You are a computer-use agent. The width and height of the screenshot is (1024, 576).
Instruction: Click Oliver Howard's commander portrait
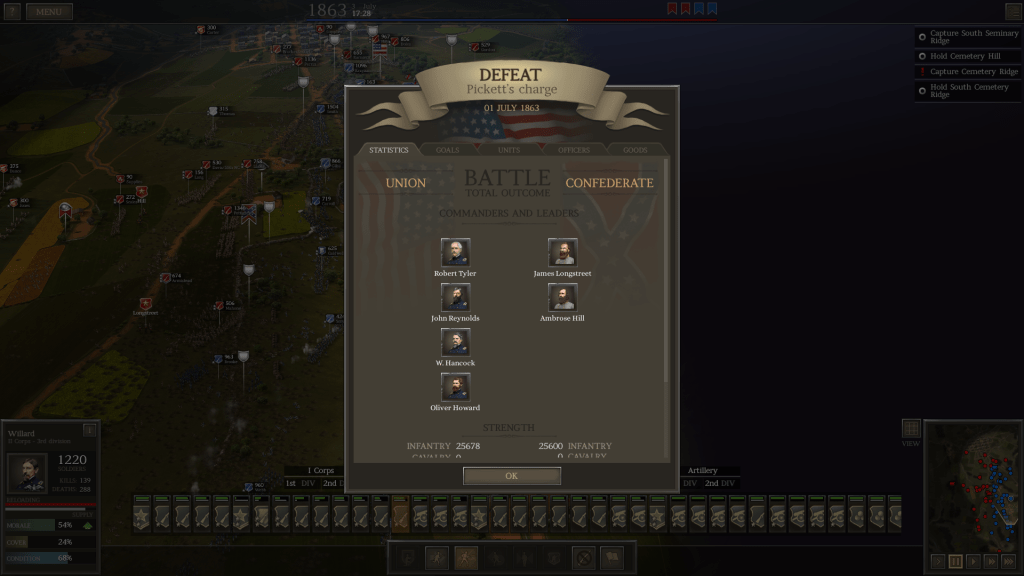pos(456,387)
